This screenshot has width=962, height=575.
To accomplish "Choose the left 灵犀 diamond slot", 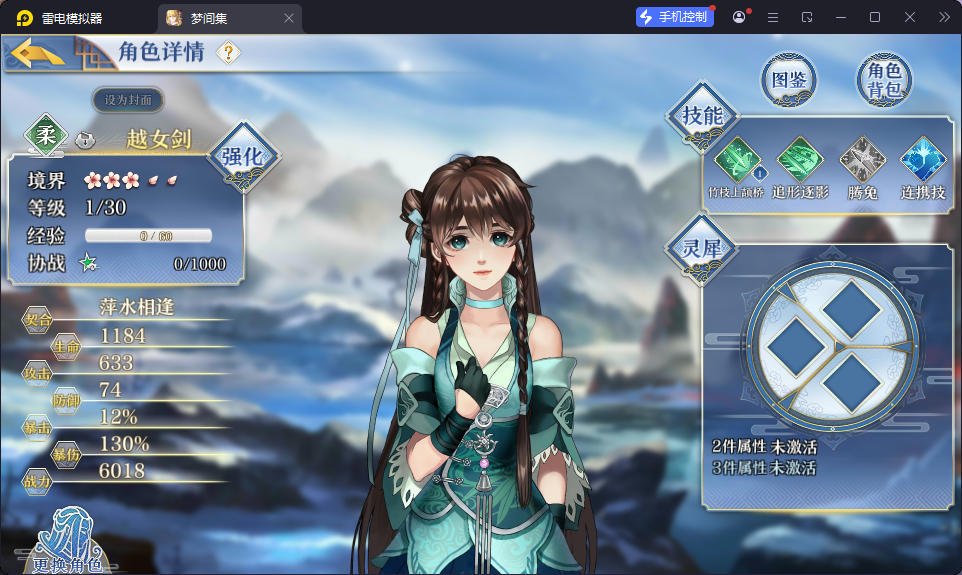I will tap(789, 346).
